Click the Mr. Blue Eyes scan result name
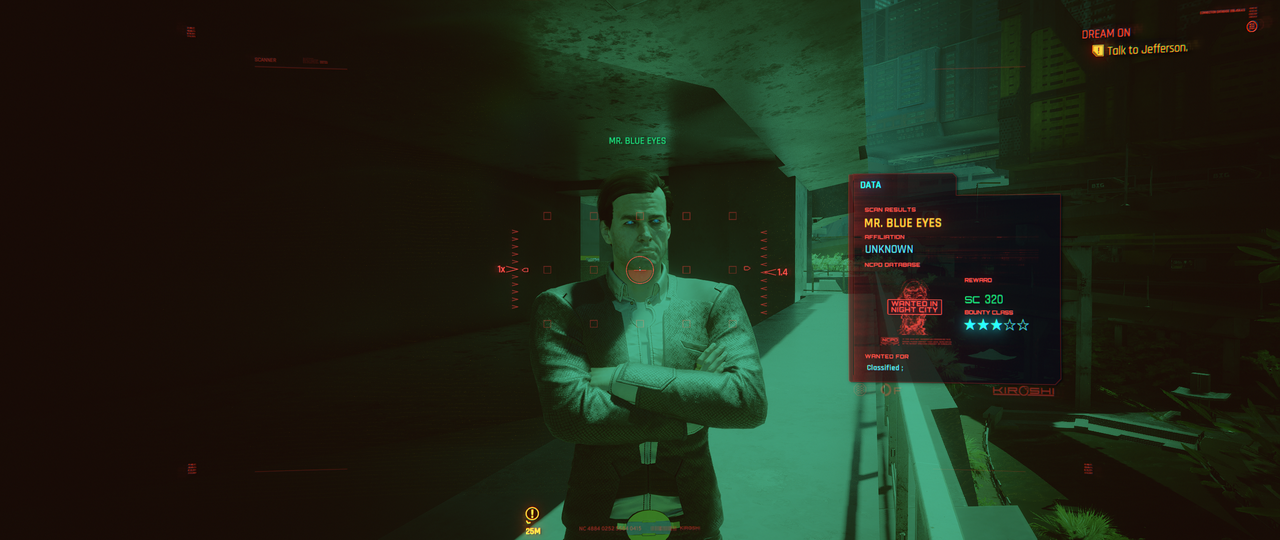Image resolution: width=1280 pixels, height=540 pixels. coord(903,223)
